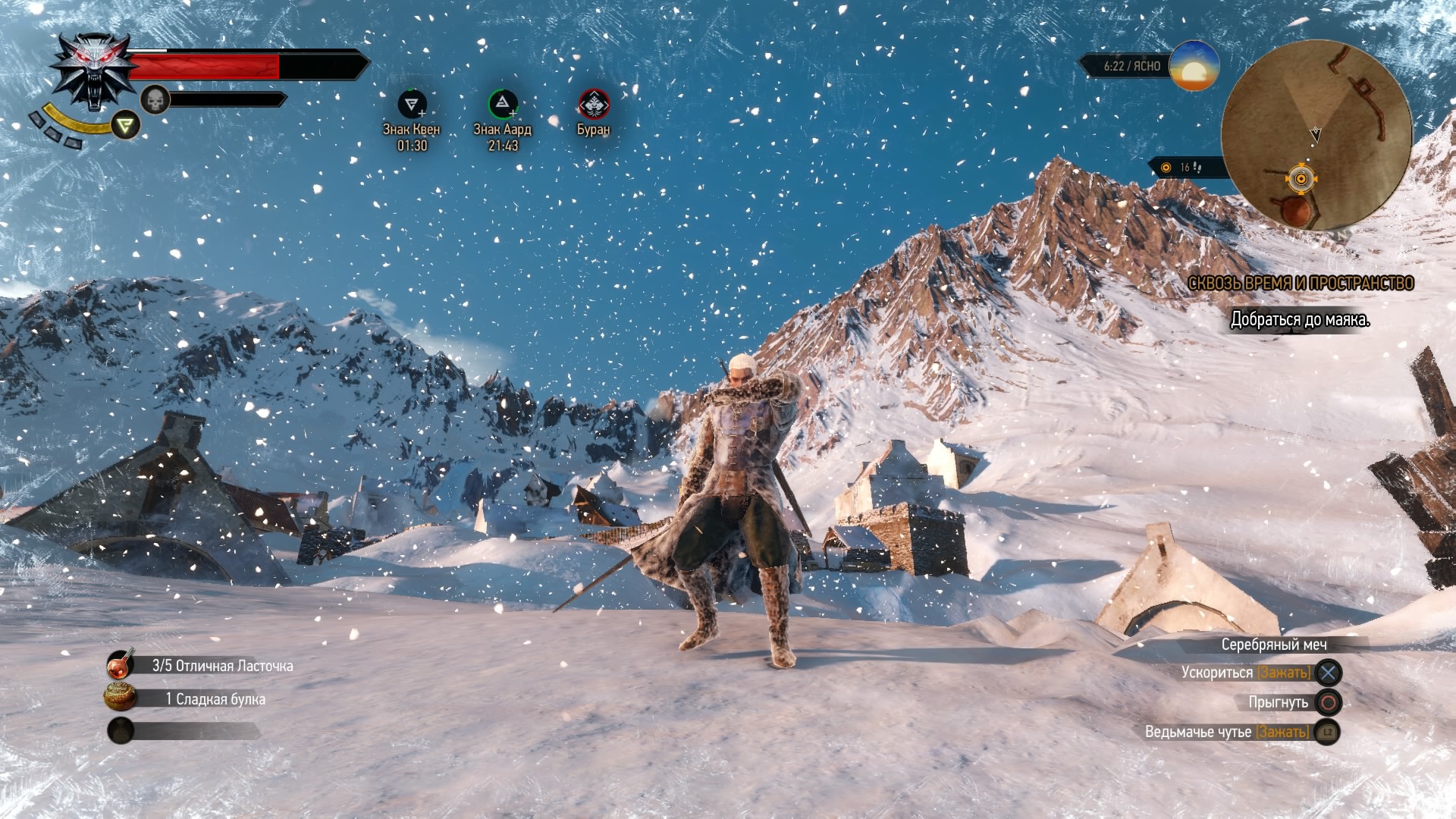1456x819 pixels.
Task: Open the tracked quest title
Action: [1301, 284]
